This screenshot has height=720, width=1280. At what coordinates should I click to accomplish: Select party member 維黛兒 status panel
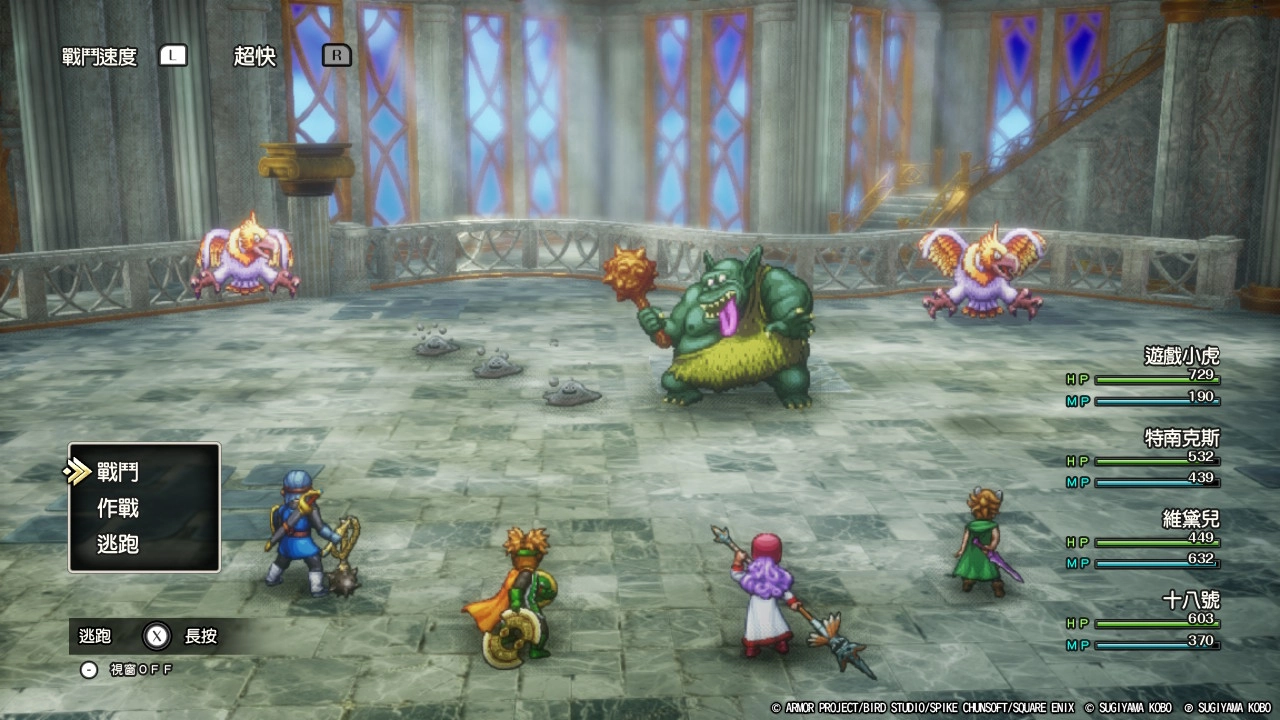coord(1145,541)
